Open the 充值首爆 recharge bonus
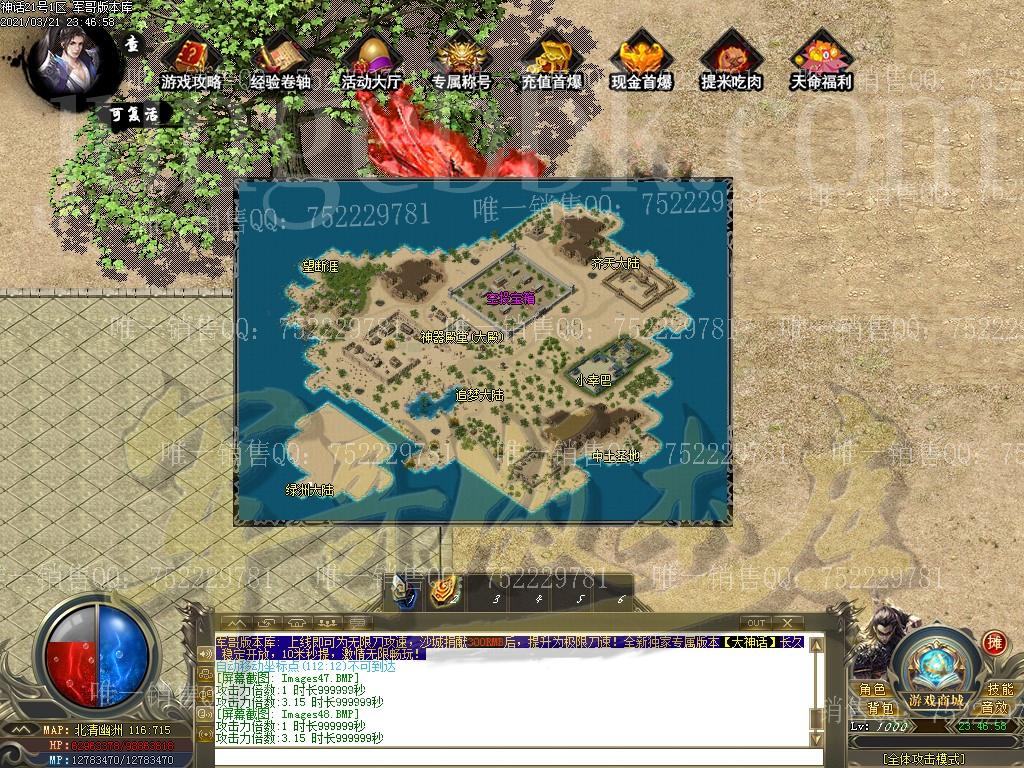This screenshot has width=1024, height=768. 551,60
